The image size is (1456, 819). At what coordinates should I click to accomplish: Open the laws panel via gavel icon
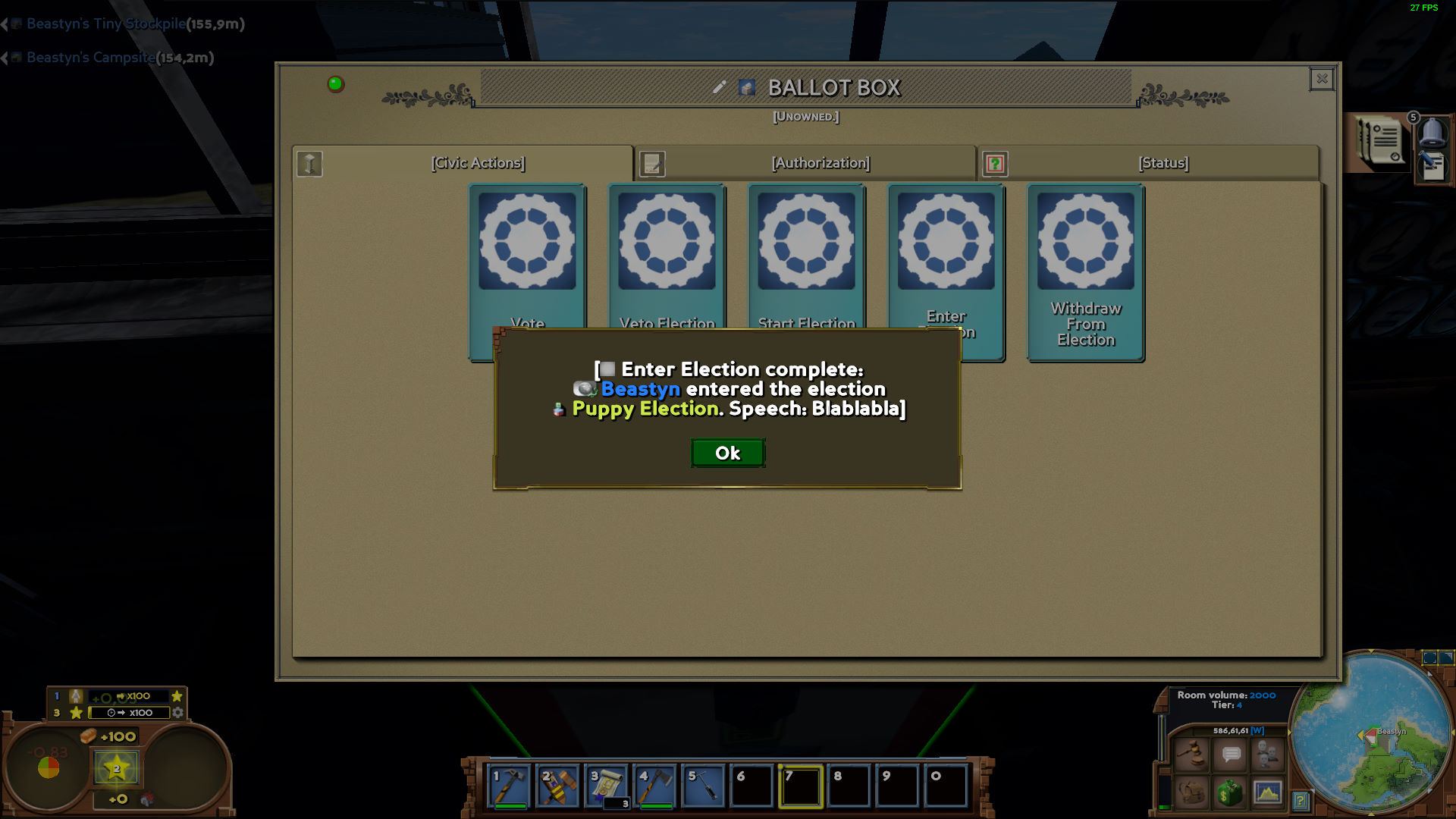[1191, 754]
